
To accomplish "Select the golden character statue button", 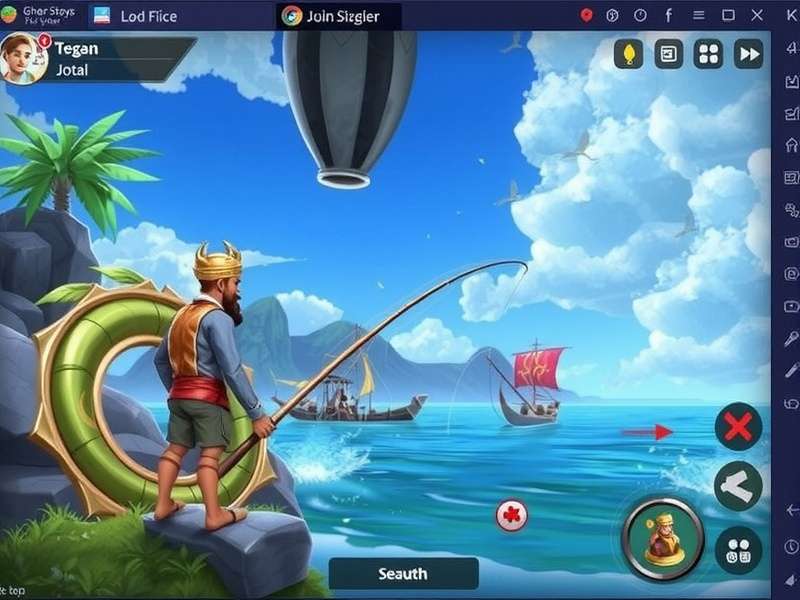I will pos(662,539).
